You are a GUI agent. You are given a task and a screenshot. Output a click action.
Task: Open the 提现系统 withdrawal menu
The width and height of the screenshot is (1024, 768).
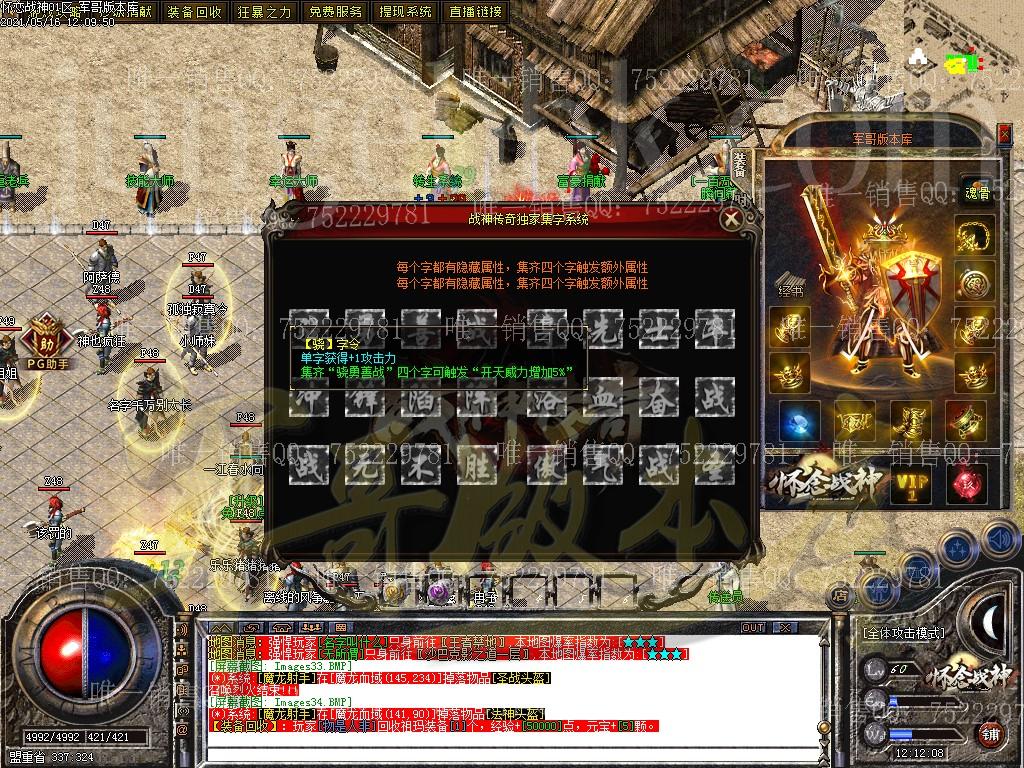click(406, 12)
